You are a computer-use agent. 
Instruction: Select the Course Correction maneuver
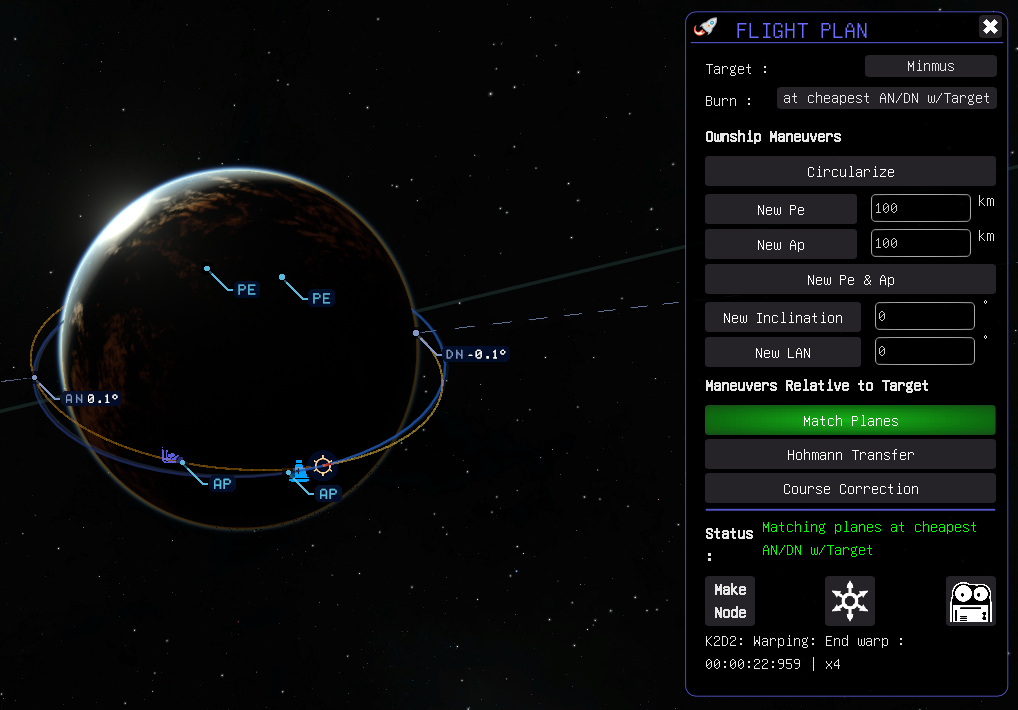[850, 488]
